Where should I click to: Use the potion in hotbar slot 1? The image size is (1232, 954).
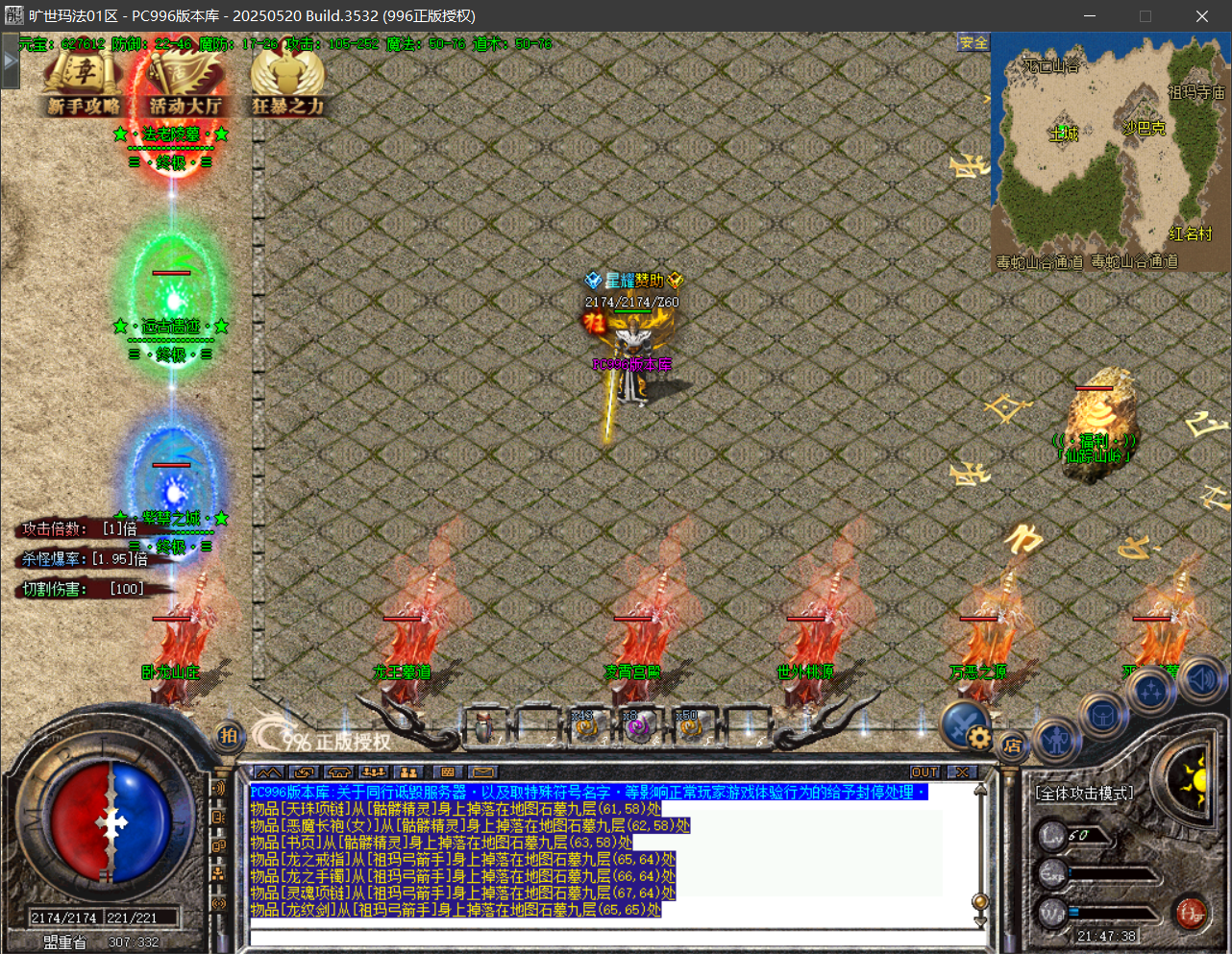484,729
